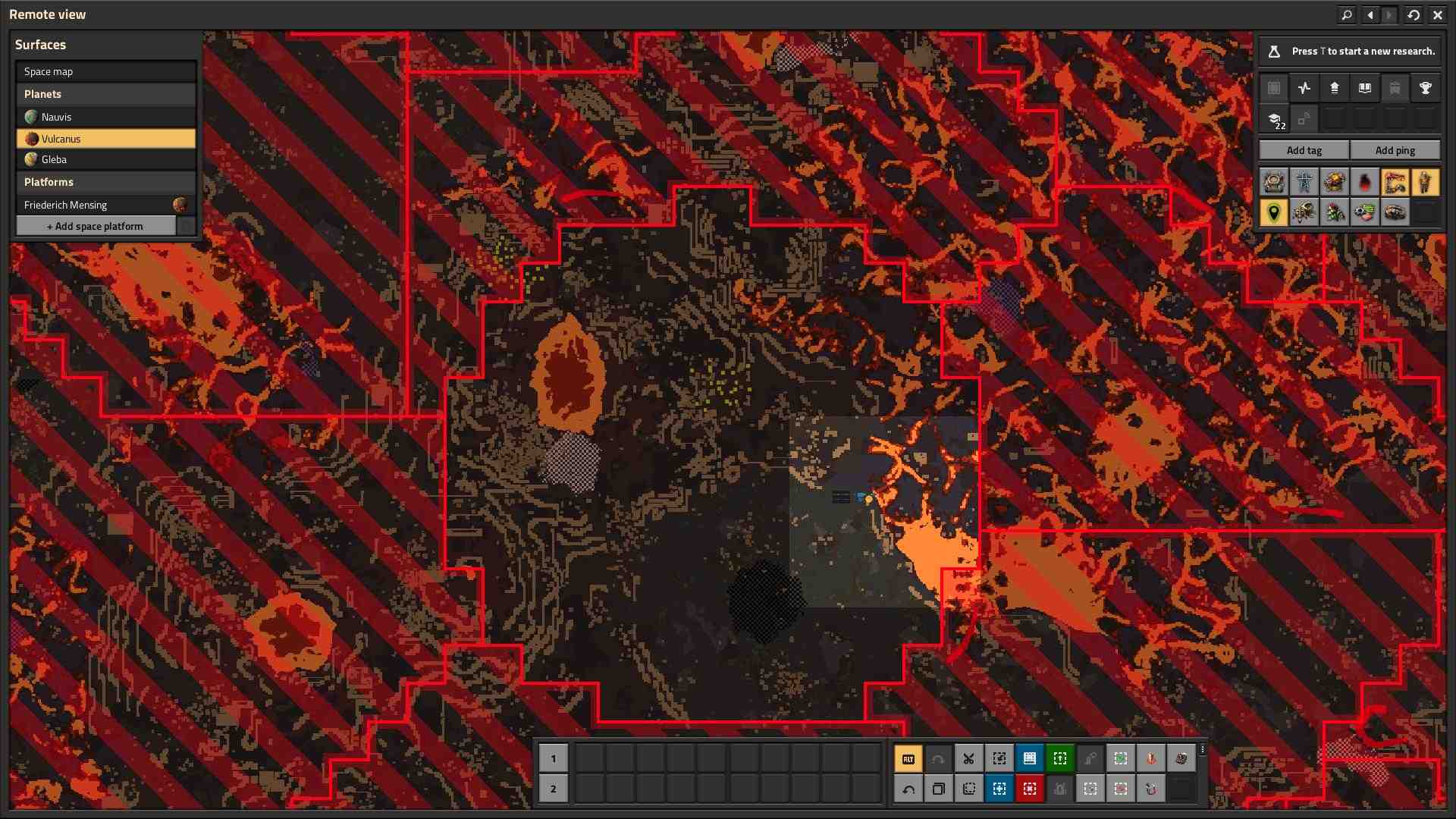The height and width of the screenshot is (819, 1456).
Task: Open the achievements trophy icon
Action: click(1425, 88)
